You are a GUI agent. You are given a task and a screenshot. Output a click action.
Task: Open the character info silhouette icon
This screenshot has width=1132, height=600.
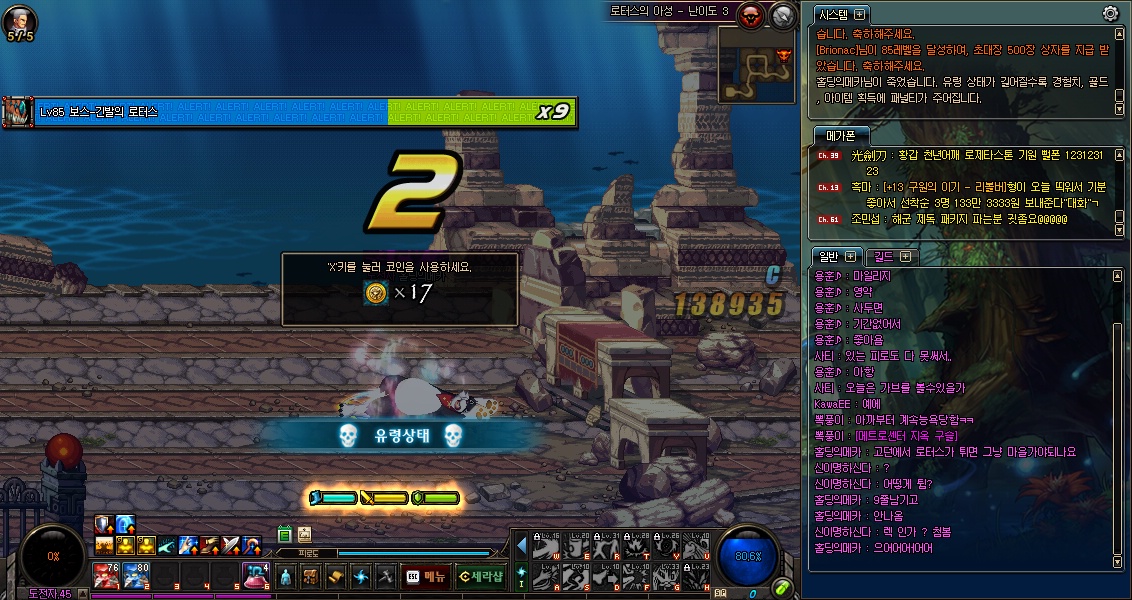(285, 576)
